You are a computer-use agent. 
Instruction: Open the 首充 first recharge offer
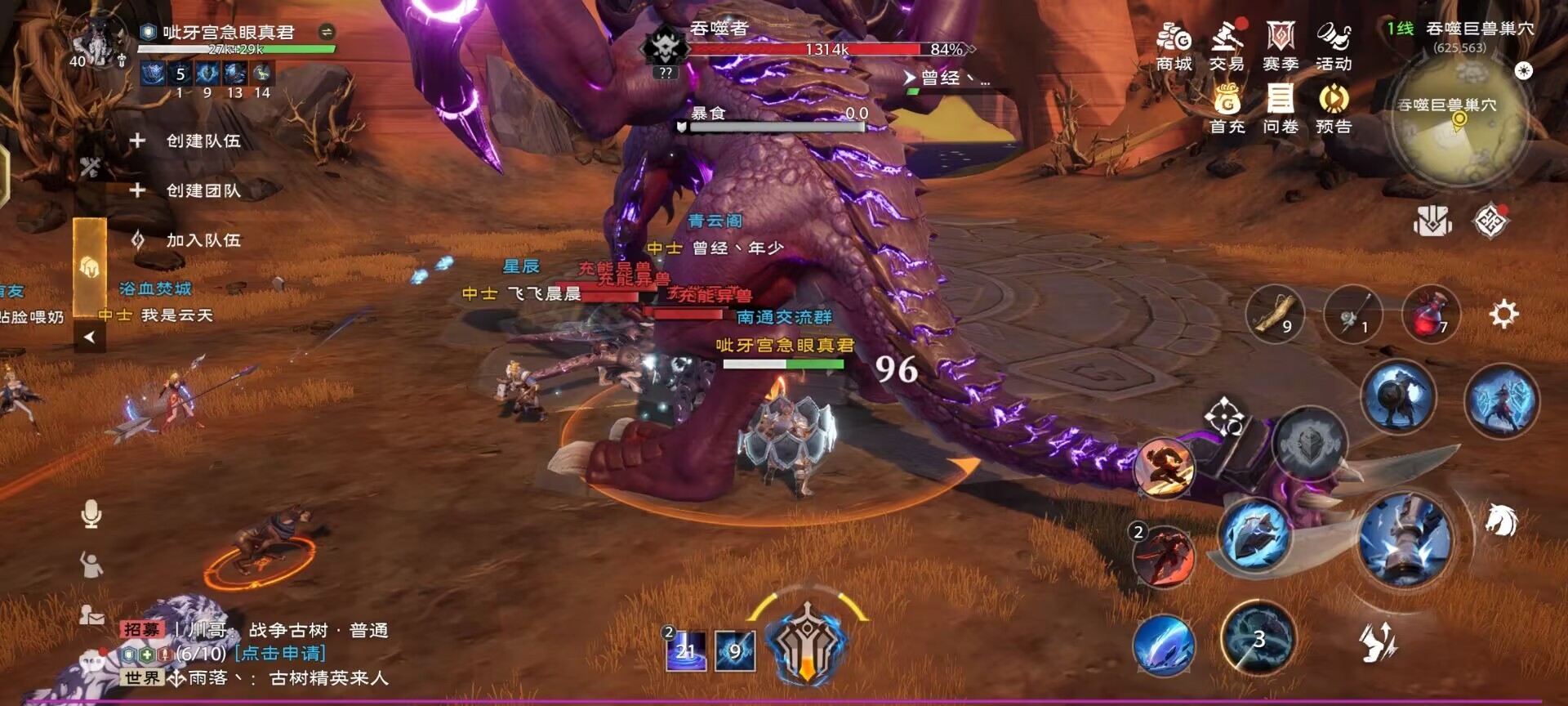pyautogui.click(x=1227, y=109)
